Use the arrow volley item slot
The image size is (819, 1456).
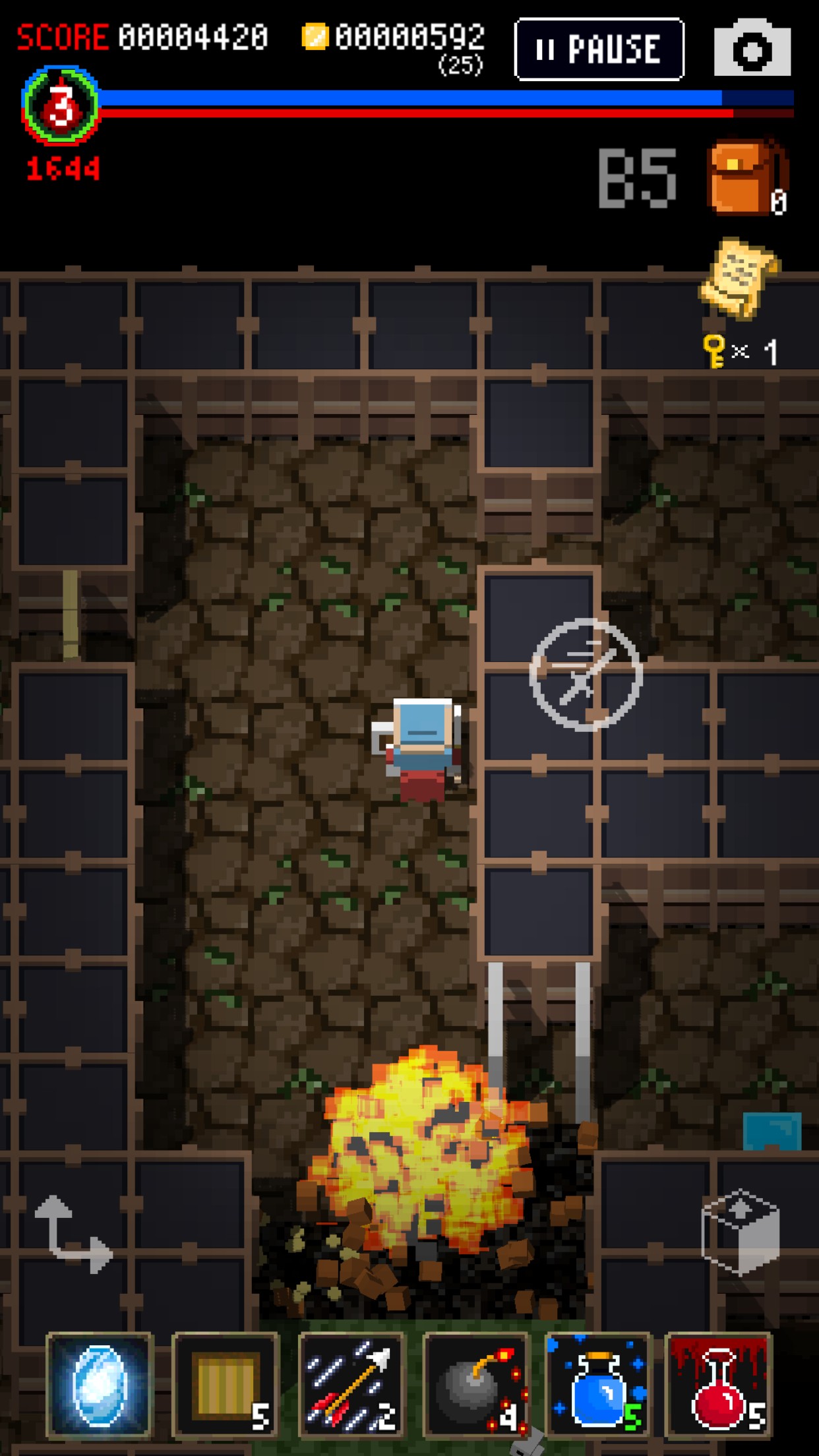click(x=351, y=1385)
